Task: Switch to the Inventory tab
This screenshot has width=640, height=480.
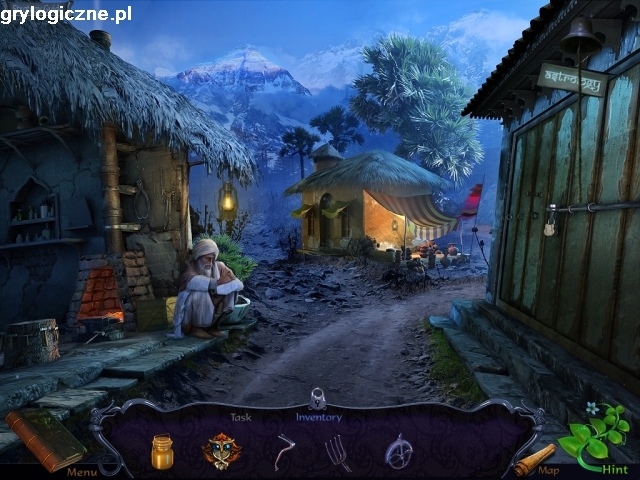Action: click(x=318, y=417)
